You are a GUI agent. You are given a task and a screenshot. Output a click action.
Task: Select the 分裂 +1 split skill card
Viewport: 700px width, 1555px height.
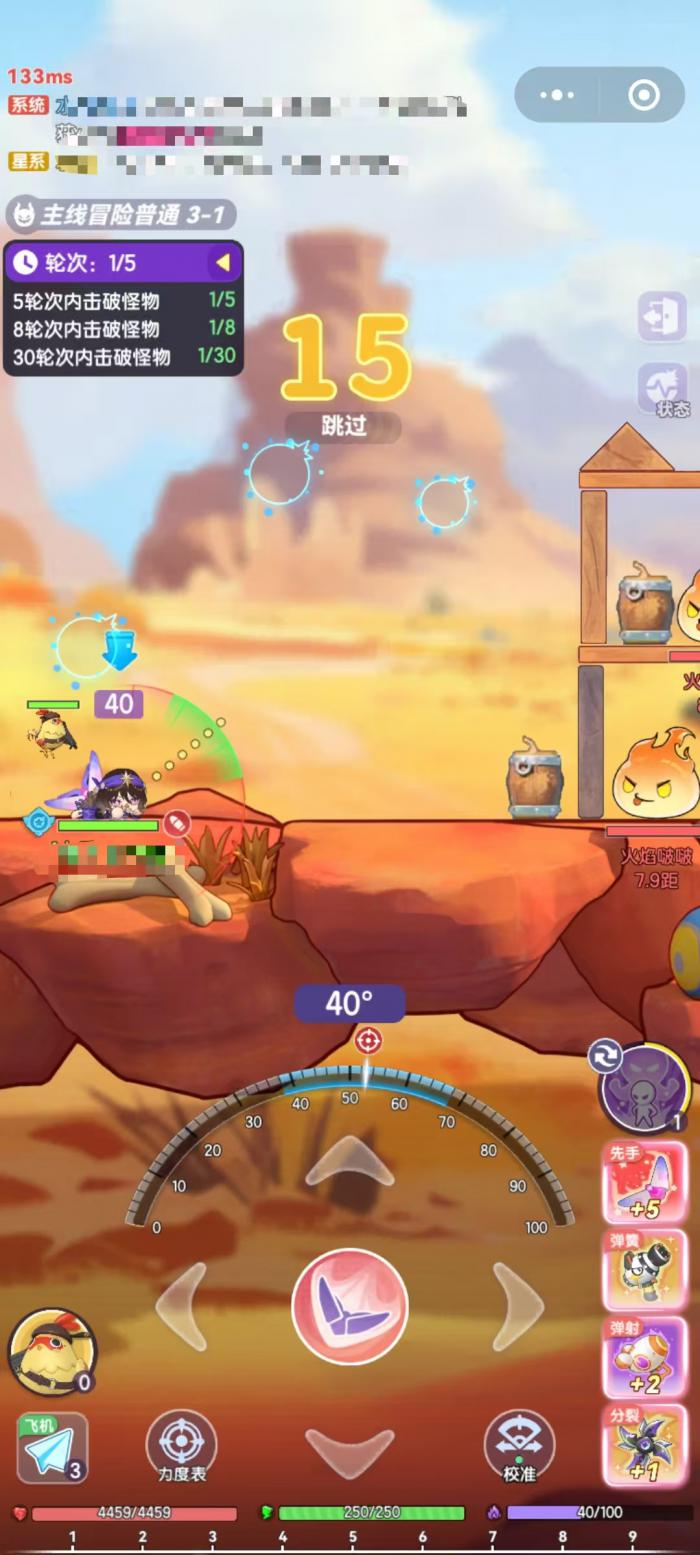point(644,1444)
